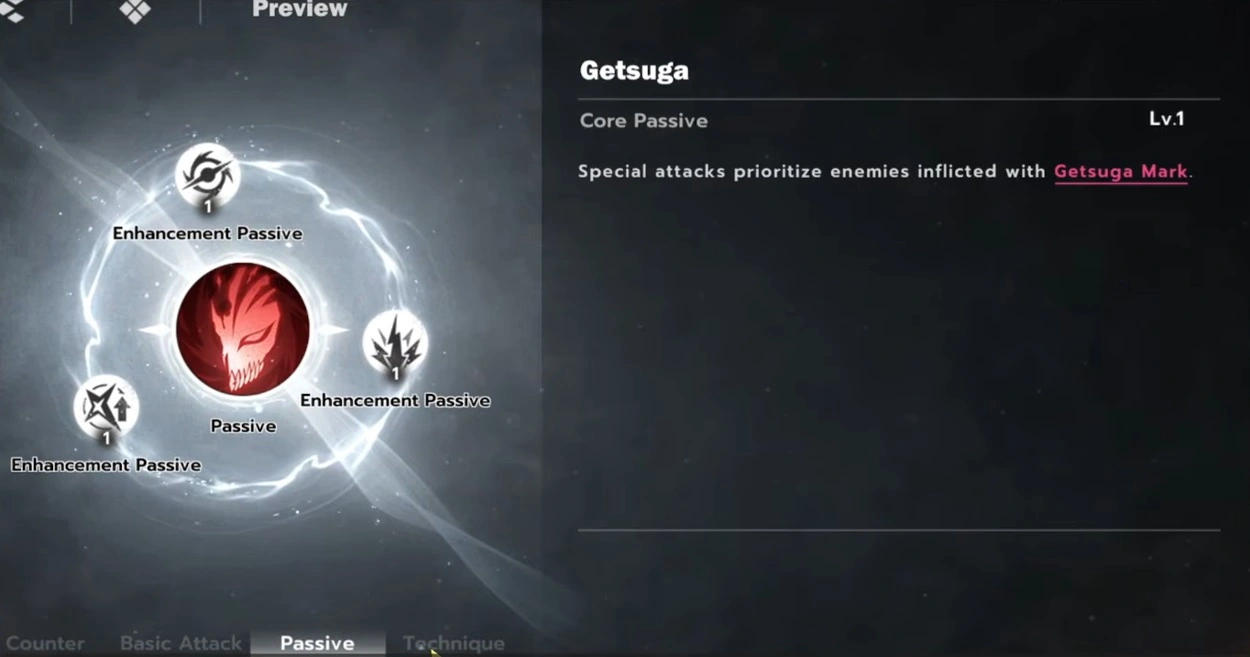
Task: Open the Getsuga Mark keyword link
Action: click(1120, 172)
